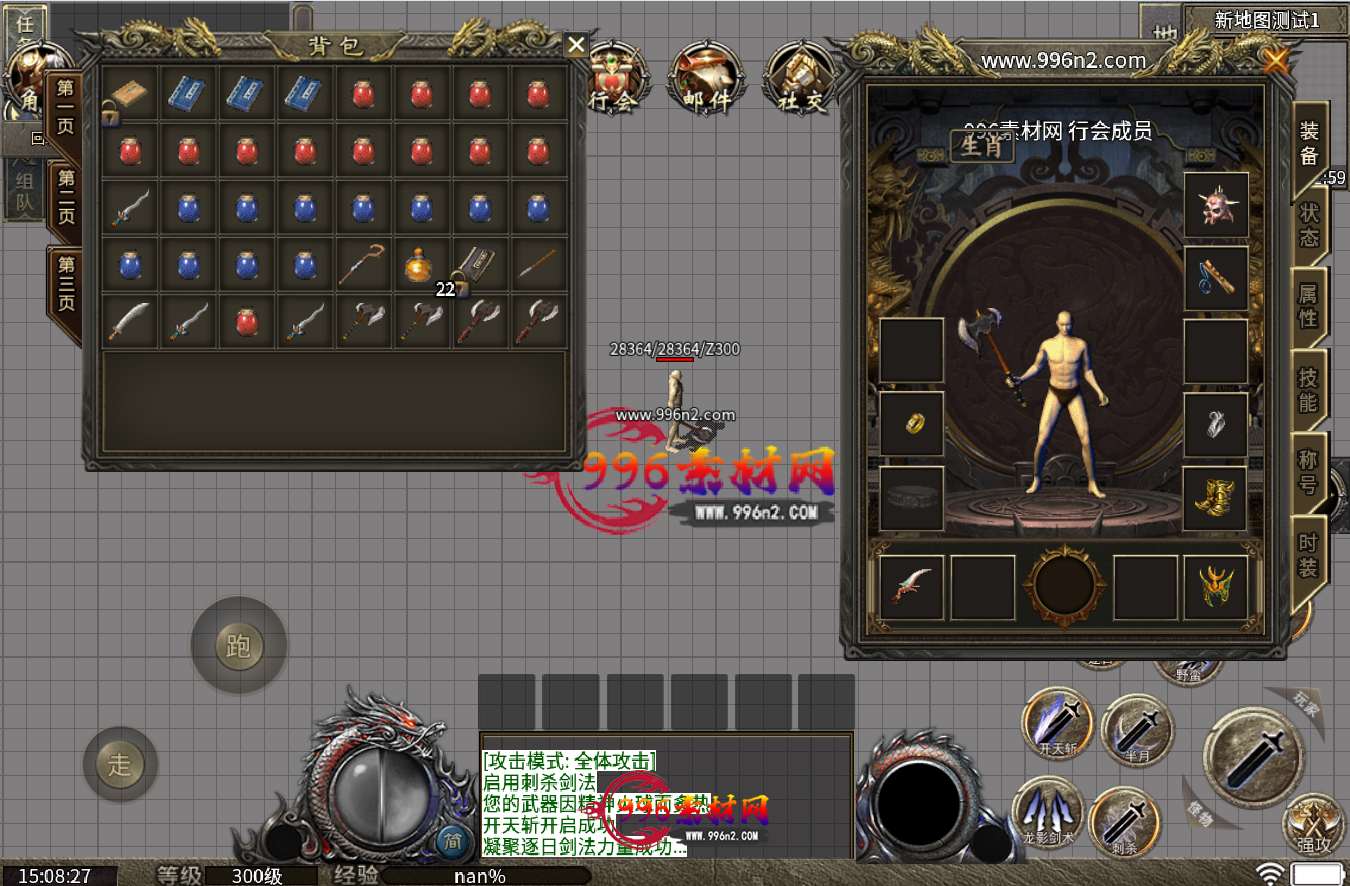
Task: Close the character equipment panel
Action: pos(1275,62)
